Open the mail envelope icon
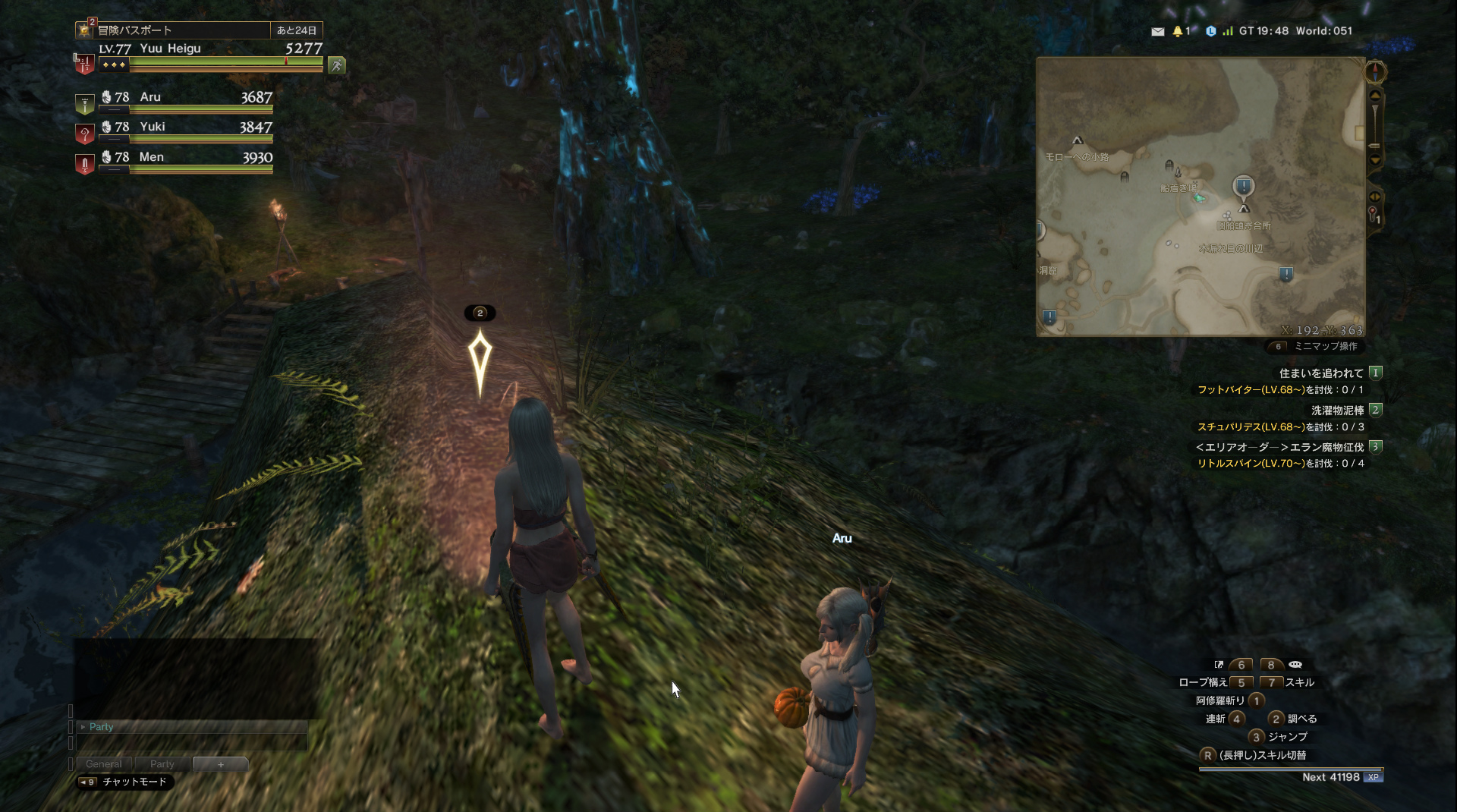The image size is (1457, 812). click(1157, 32)
